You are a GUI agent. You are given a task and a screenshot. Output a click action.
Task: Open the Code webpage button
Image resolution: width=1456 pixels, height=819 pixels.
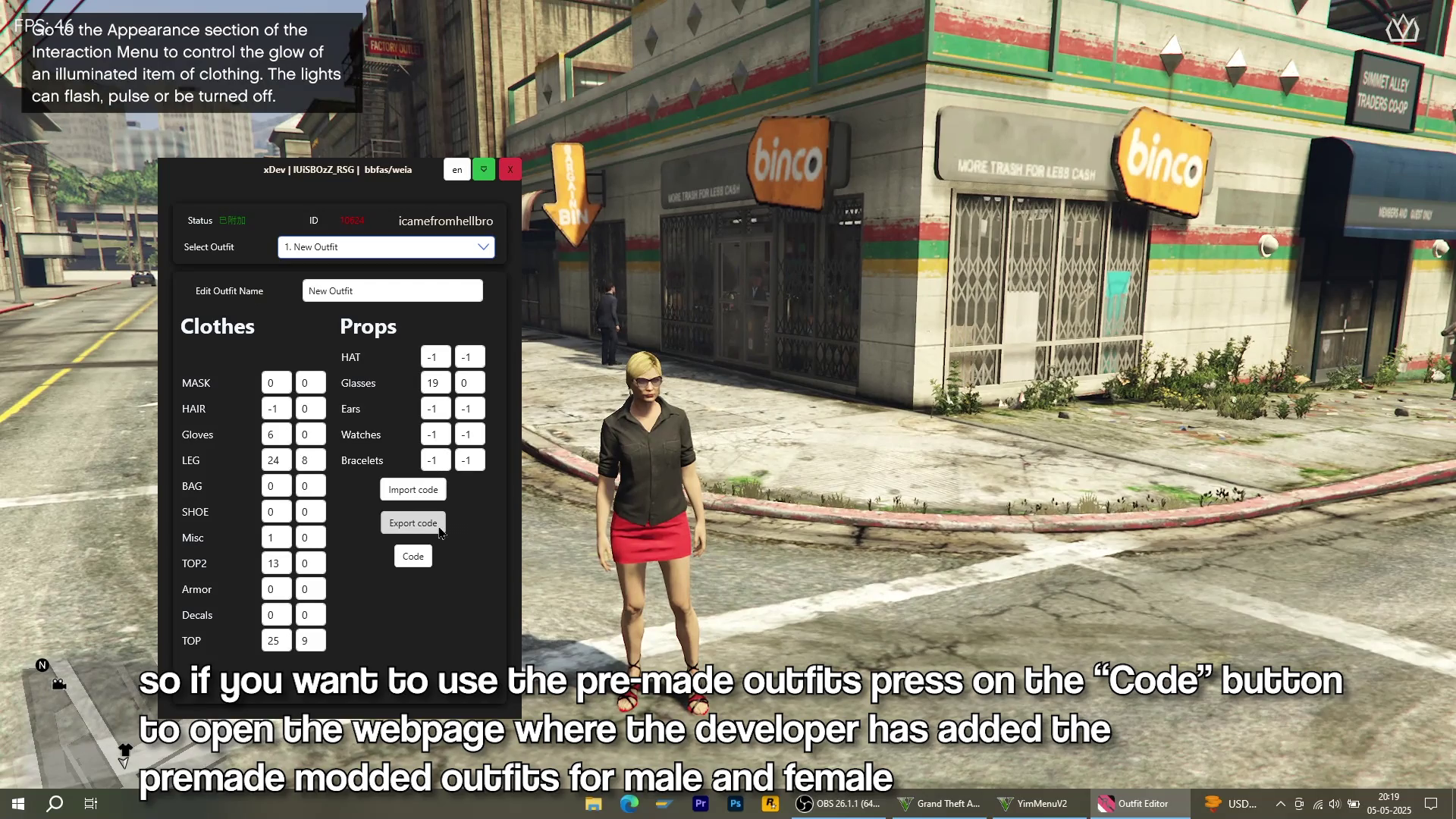coord(413,557)
